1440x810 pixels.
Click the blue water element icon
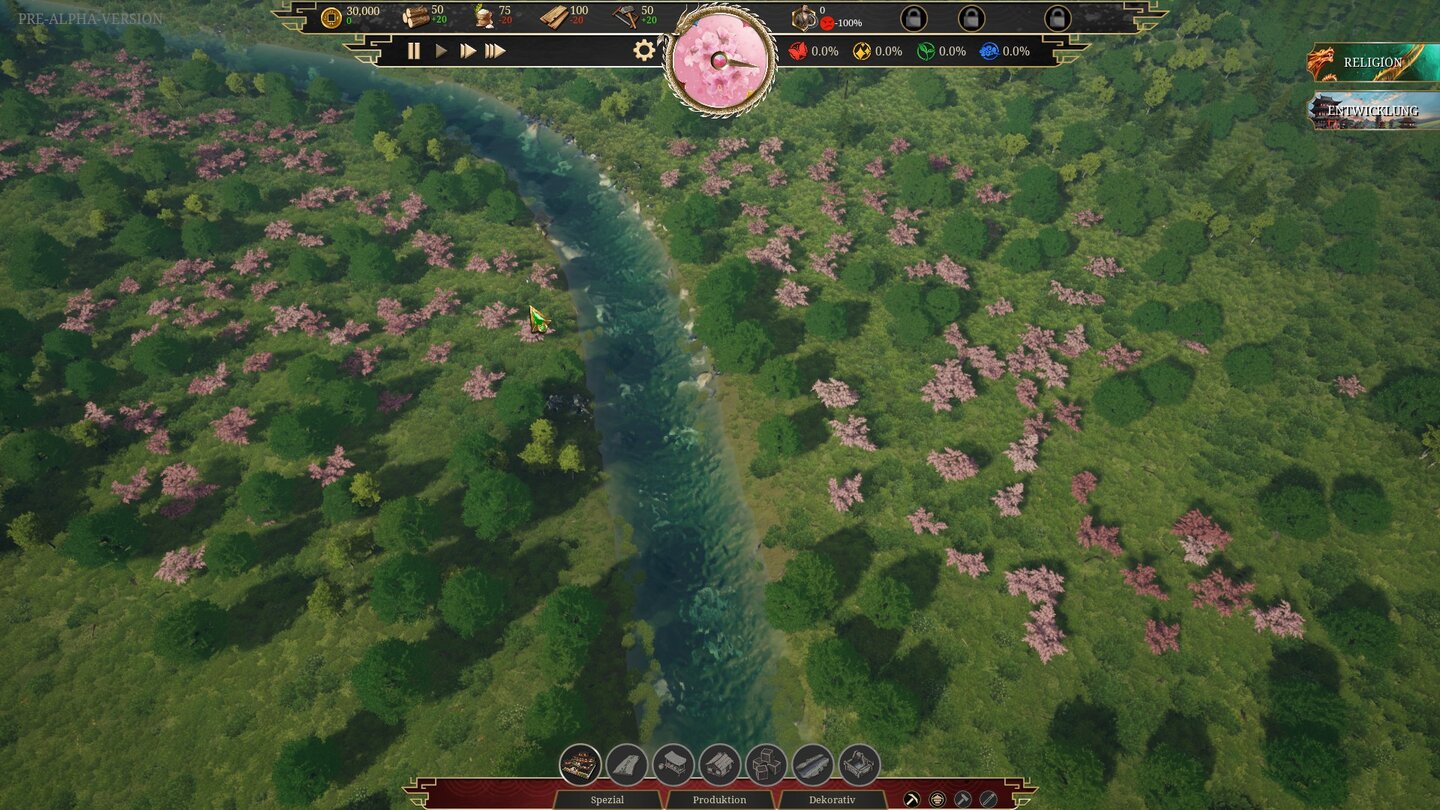click(988, 51)
